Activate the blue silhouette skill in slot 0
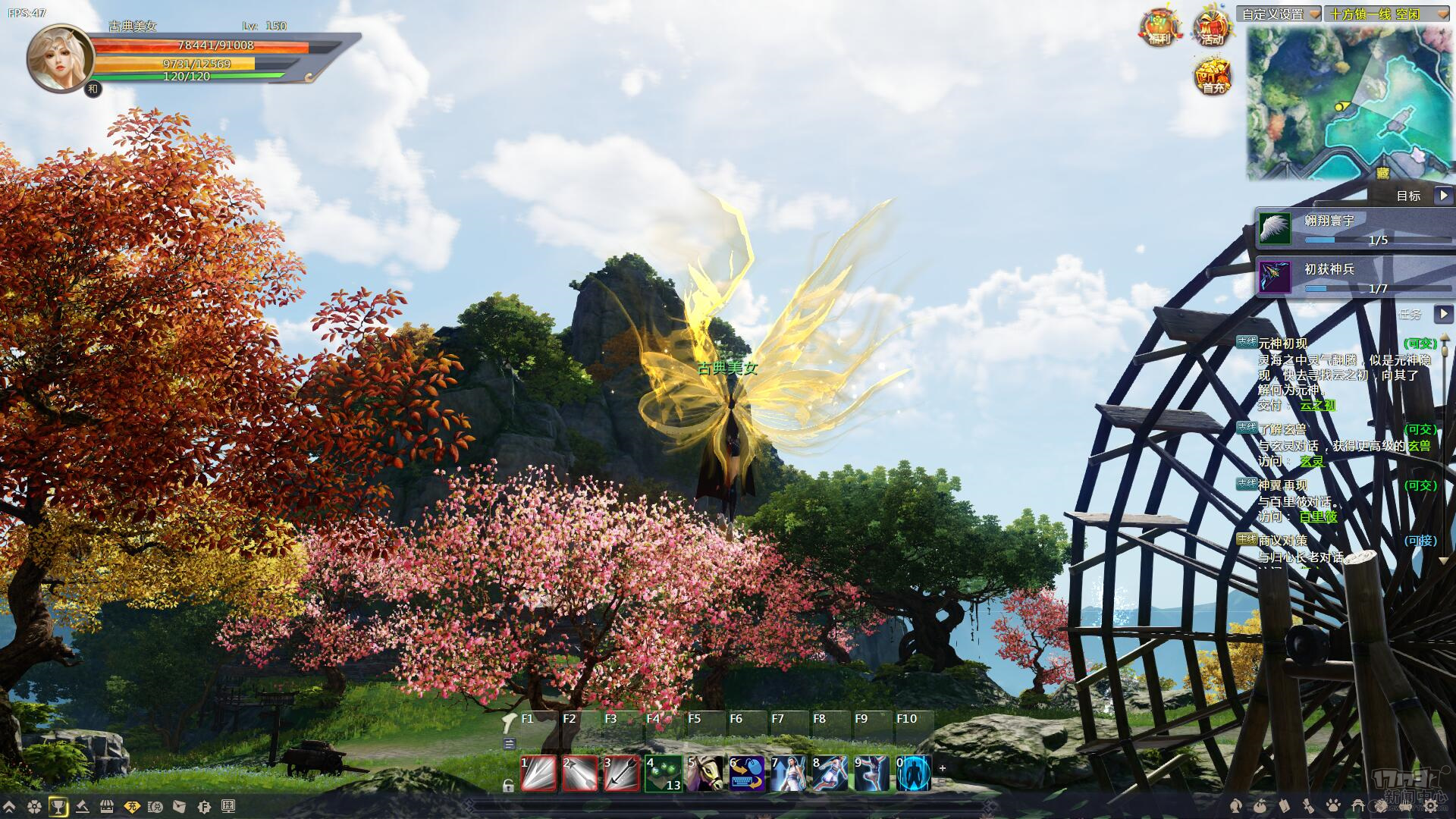This screenshot has width=1456, height=819. coord(913,773)
